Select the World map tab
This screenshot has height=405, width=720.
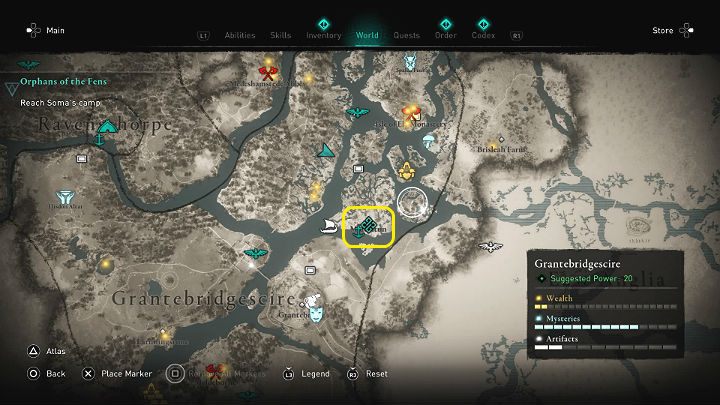[367, 35]
